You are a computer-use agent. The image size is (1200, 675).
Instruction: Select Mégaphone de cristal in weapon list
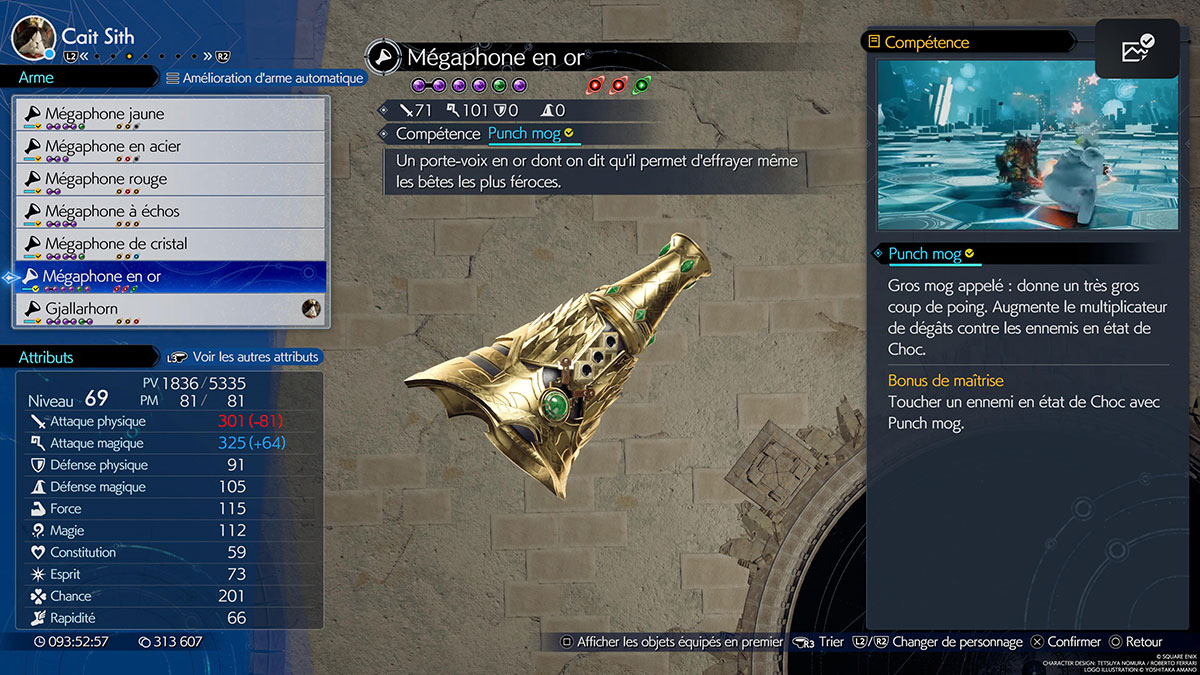pos(170,244)
